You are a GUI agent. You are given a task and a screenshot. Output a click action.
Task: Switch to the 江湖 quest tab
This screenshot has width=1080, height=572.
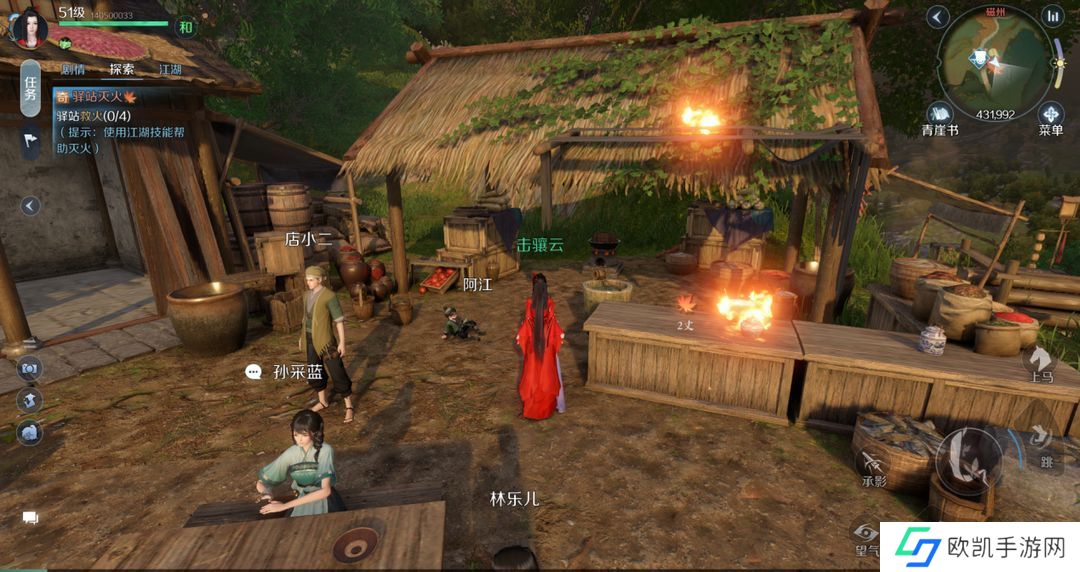171,69
